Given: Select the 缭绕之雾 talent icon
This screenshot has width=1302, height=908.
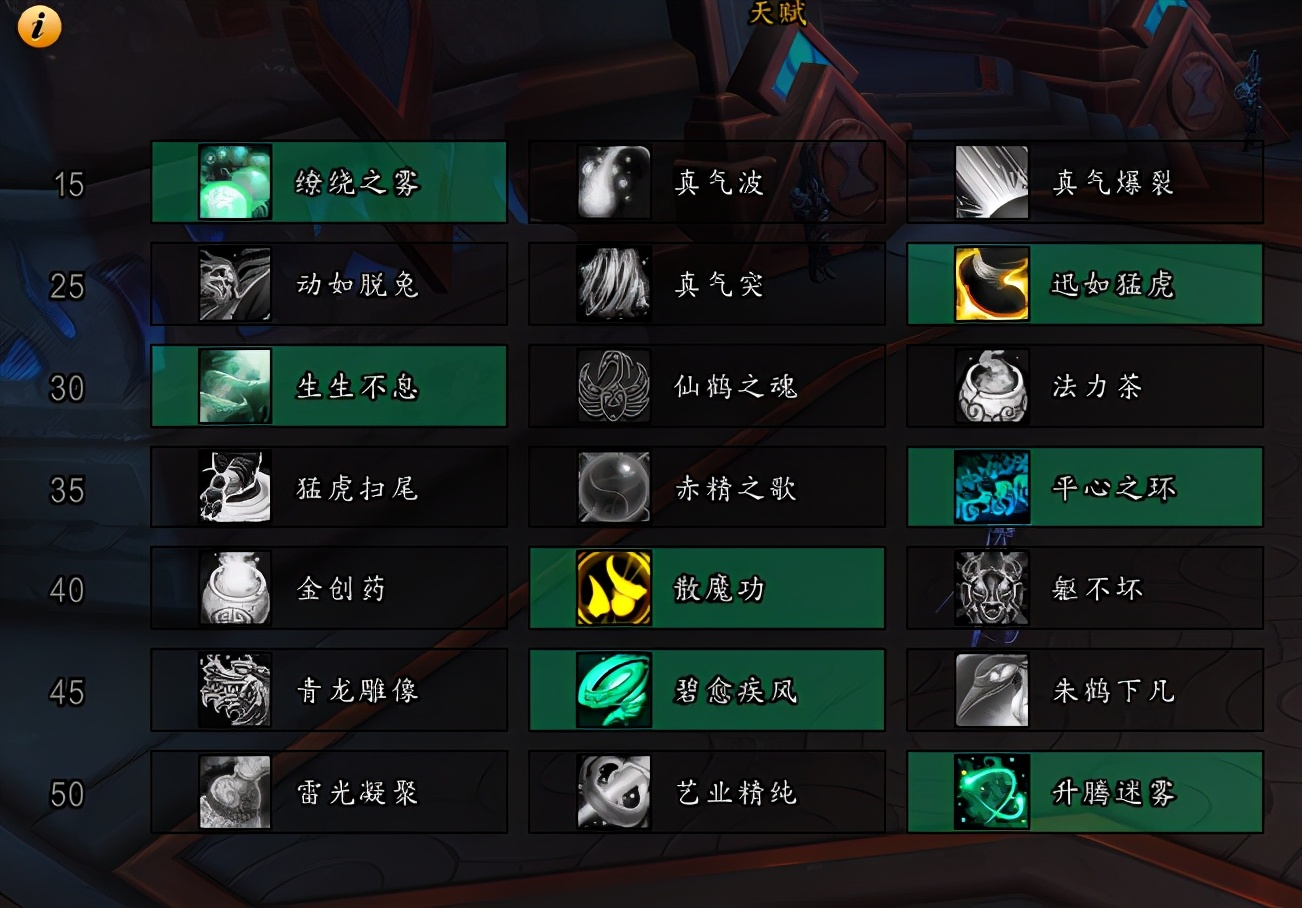Looking at the screenshot, I should (x=232, y=183).
